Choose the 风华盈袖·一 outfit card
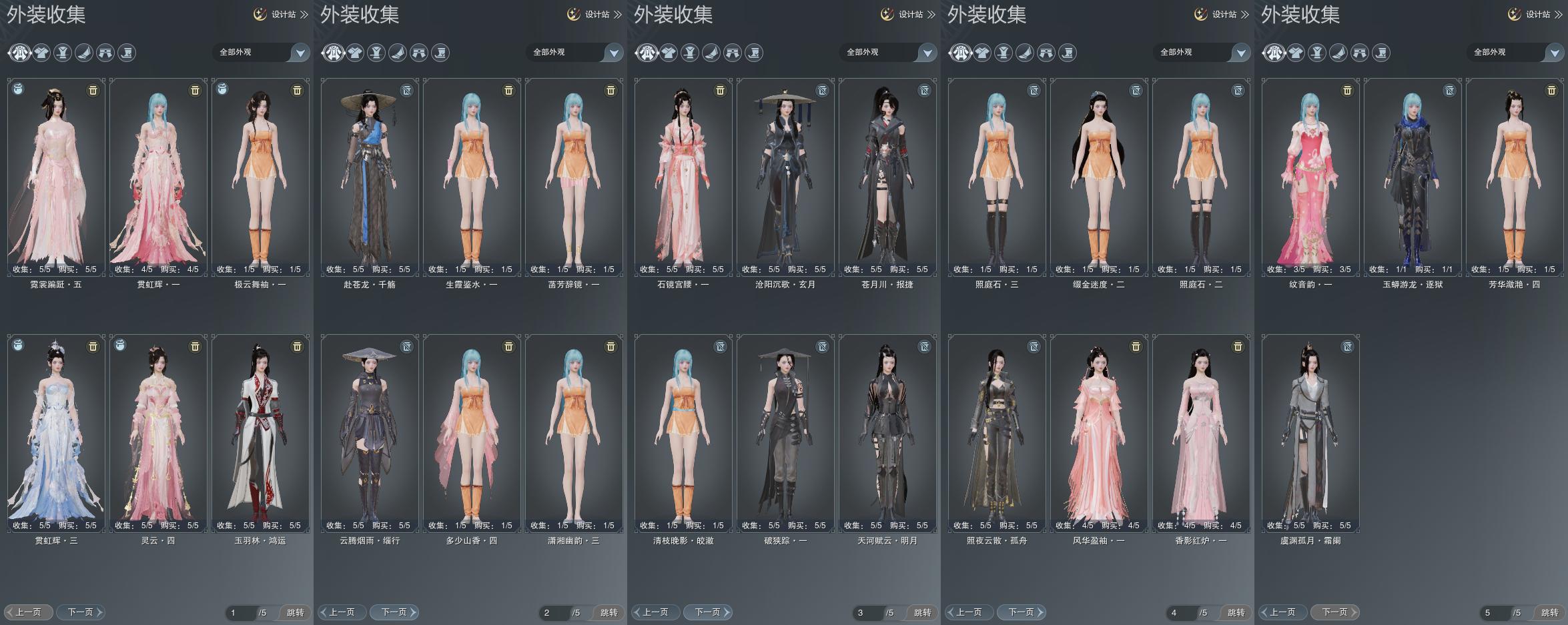 1099,433
